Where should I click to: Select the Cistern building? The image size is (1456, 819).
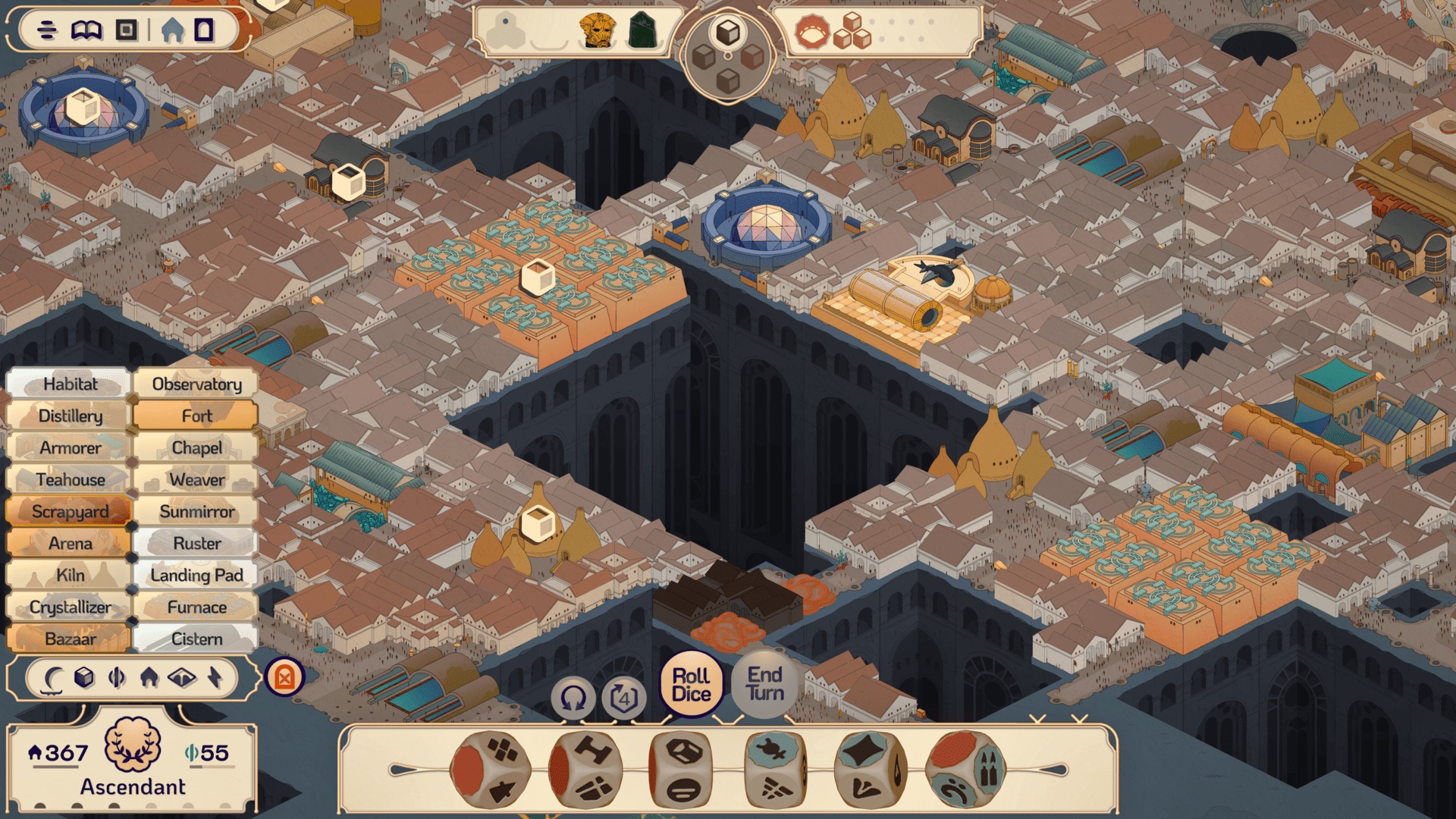click(x=196, y=639)
